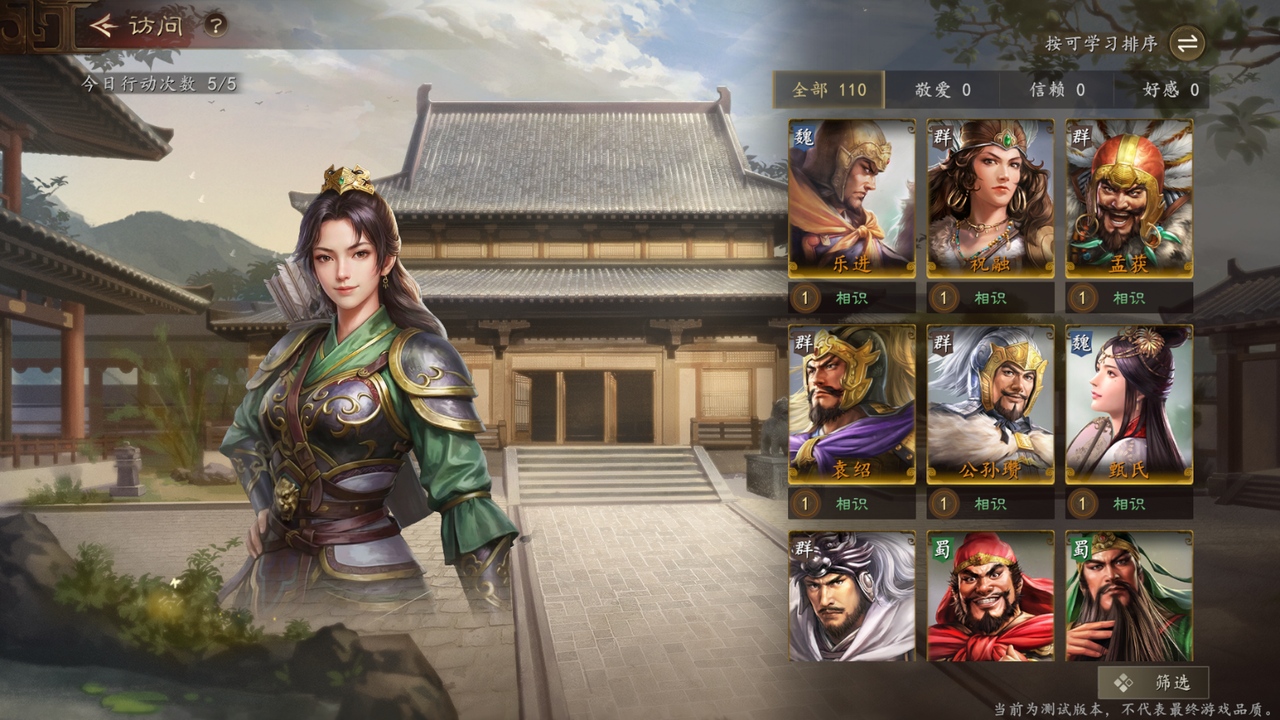Viewport: 1280px width, 720px height.
Task: Switch to the 信赖 tab
Action: pos(1057,90)
